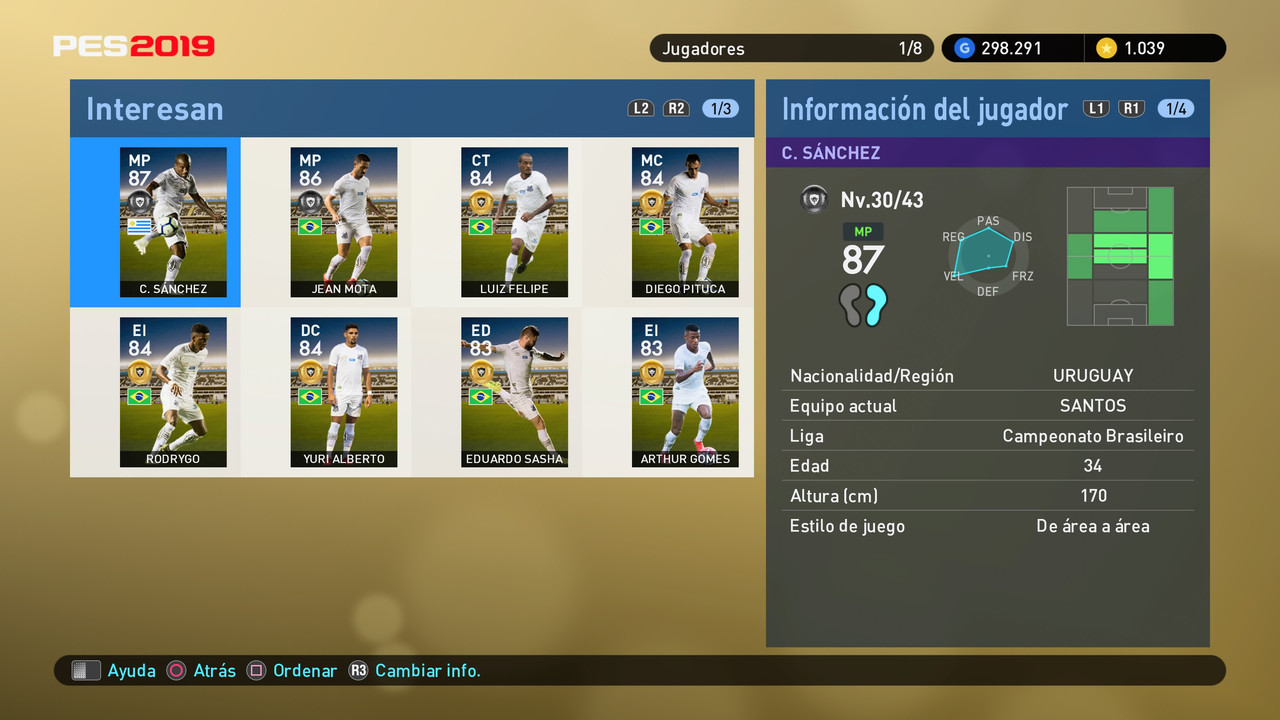Viewport: 1280px width, 720px height.
Task: Activate Cambiar info
Action: [x=428, y=670]
